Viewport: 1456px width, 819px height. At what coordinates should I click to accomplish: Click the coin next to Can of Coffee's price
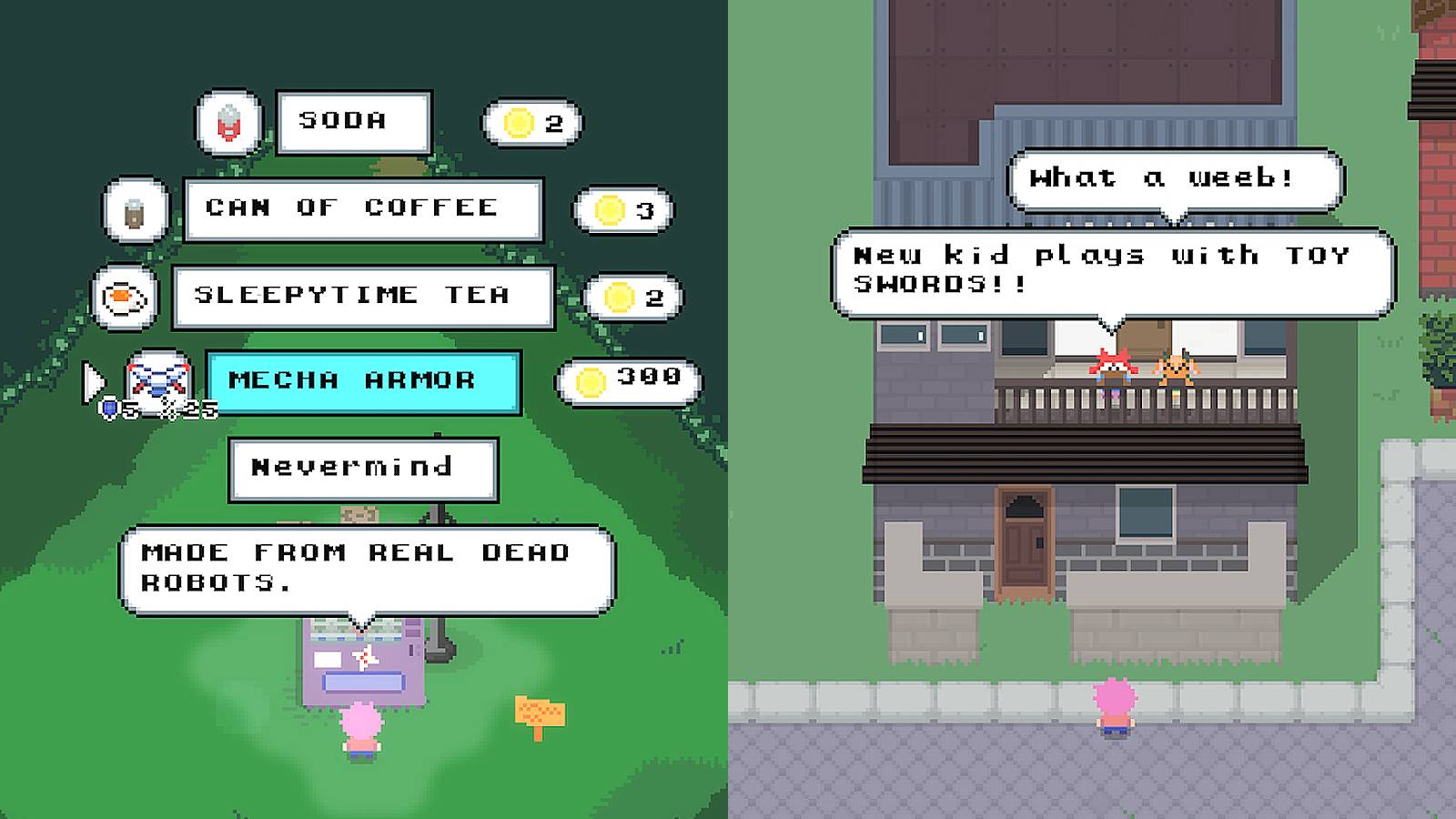(x=610, y=209)
